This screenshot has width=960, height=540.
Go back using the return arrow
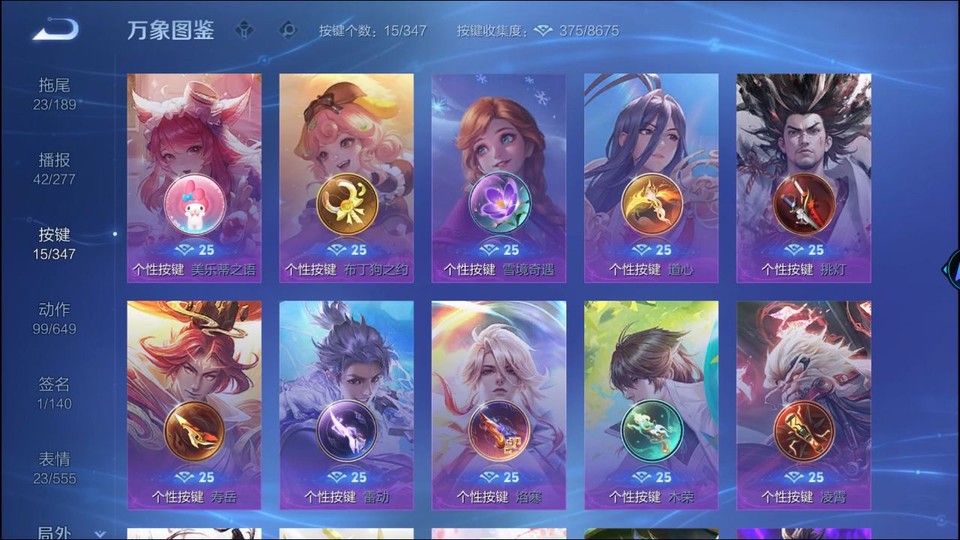point(55,30)
